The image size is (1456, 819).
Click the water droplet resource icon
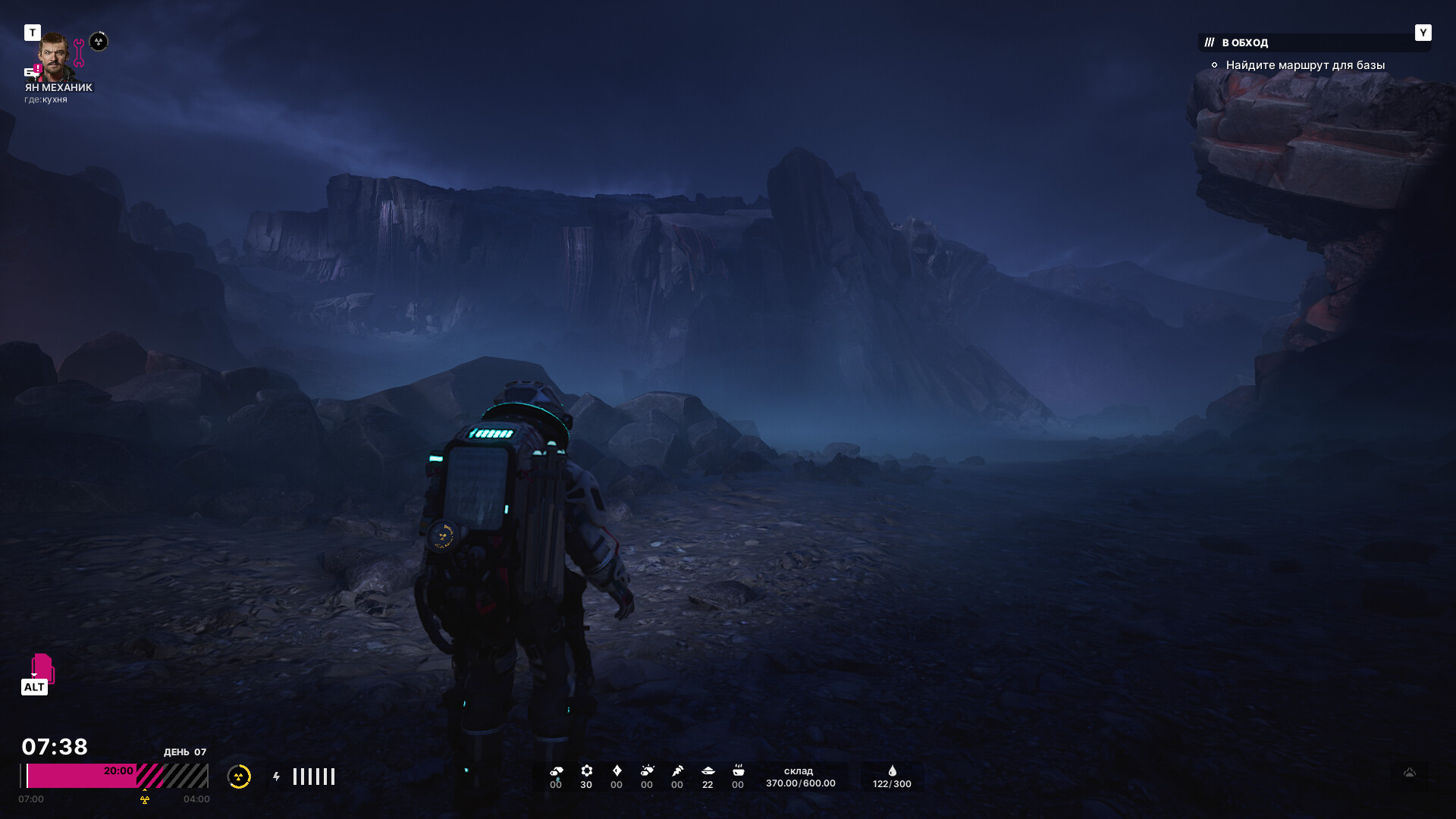893,771
